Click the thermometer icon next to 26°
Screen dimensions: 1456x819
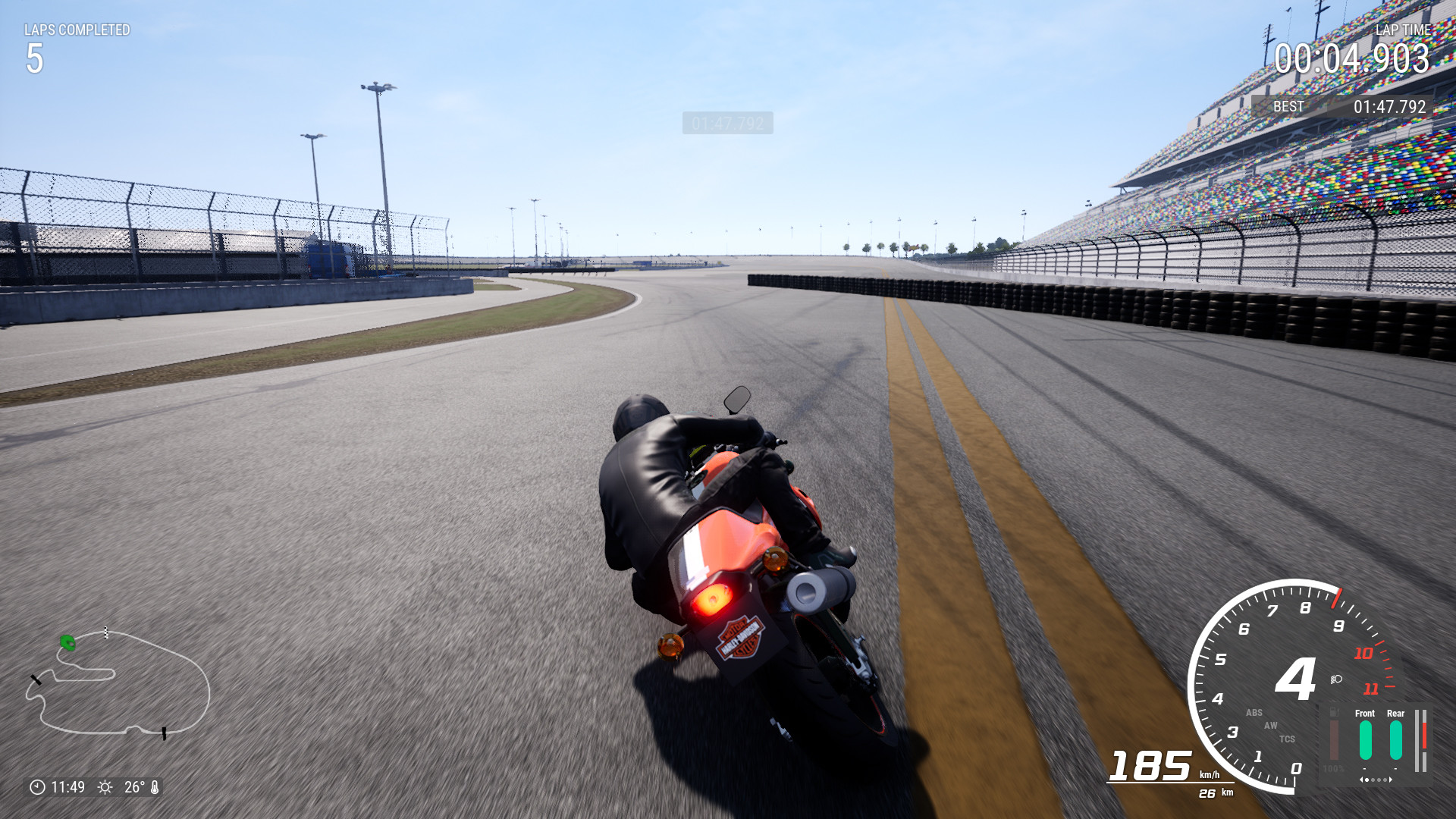click(x=155, y=786)
